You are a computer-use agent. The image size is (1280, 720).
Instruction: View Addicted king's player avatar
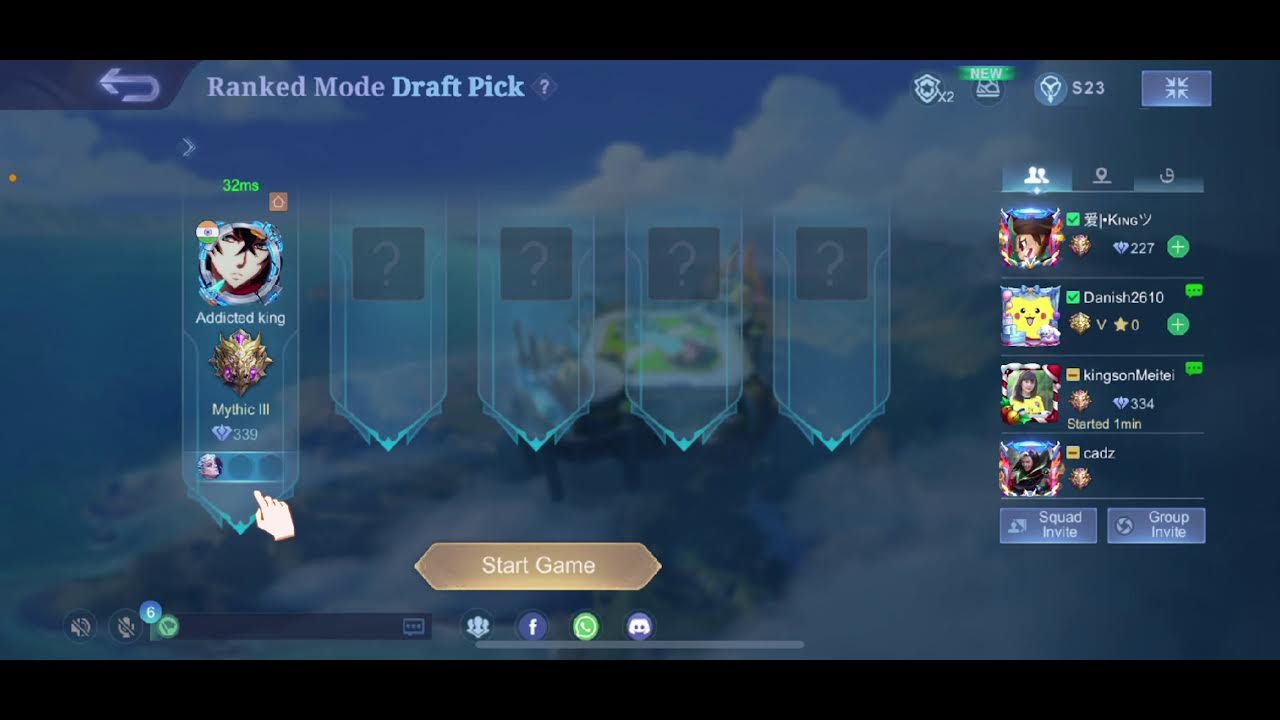pos(240,264)
